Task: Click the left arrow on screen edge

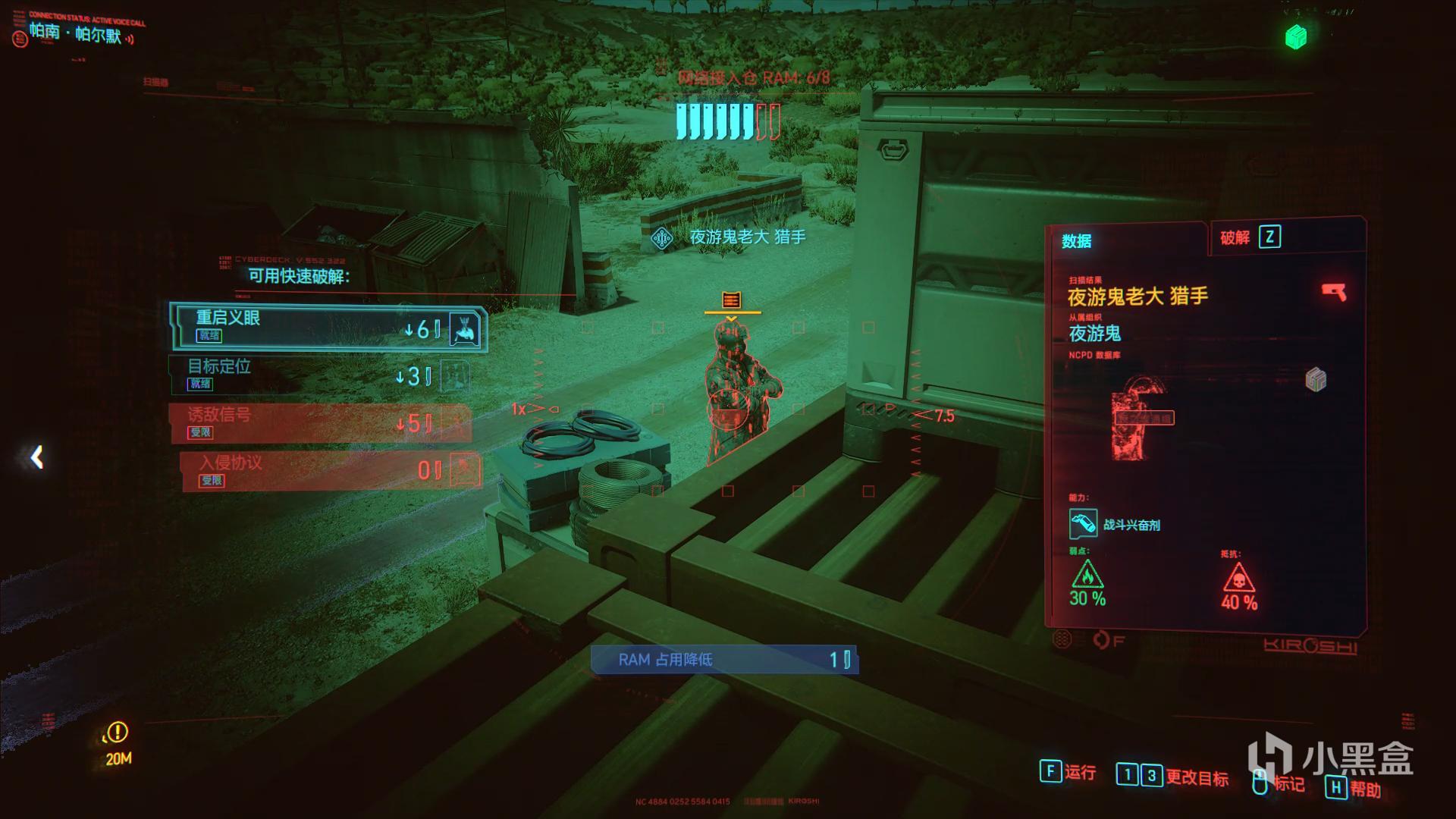Action: (x=36, y=457)
